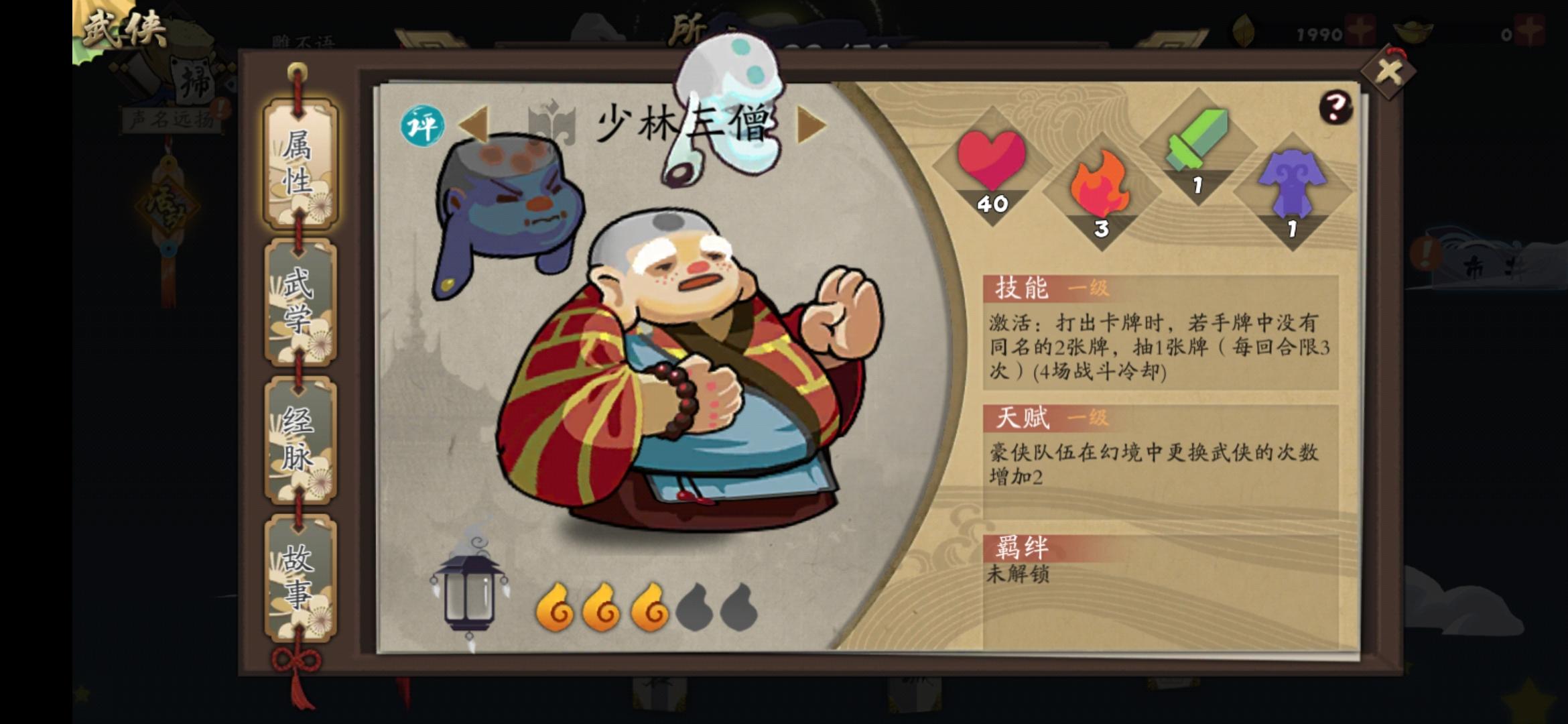
Task: Click the right arrow to view next hero
Action: [x=809, y=124]
